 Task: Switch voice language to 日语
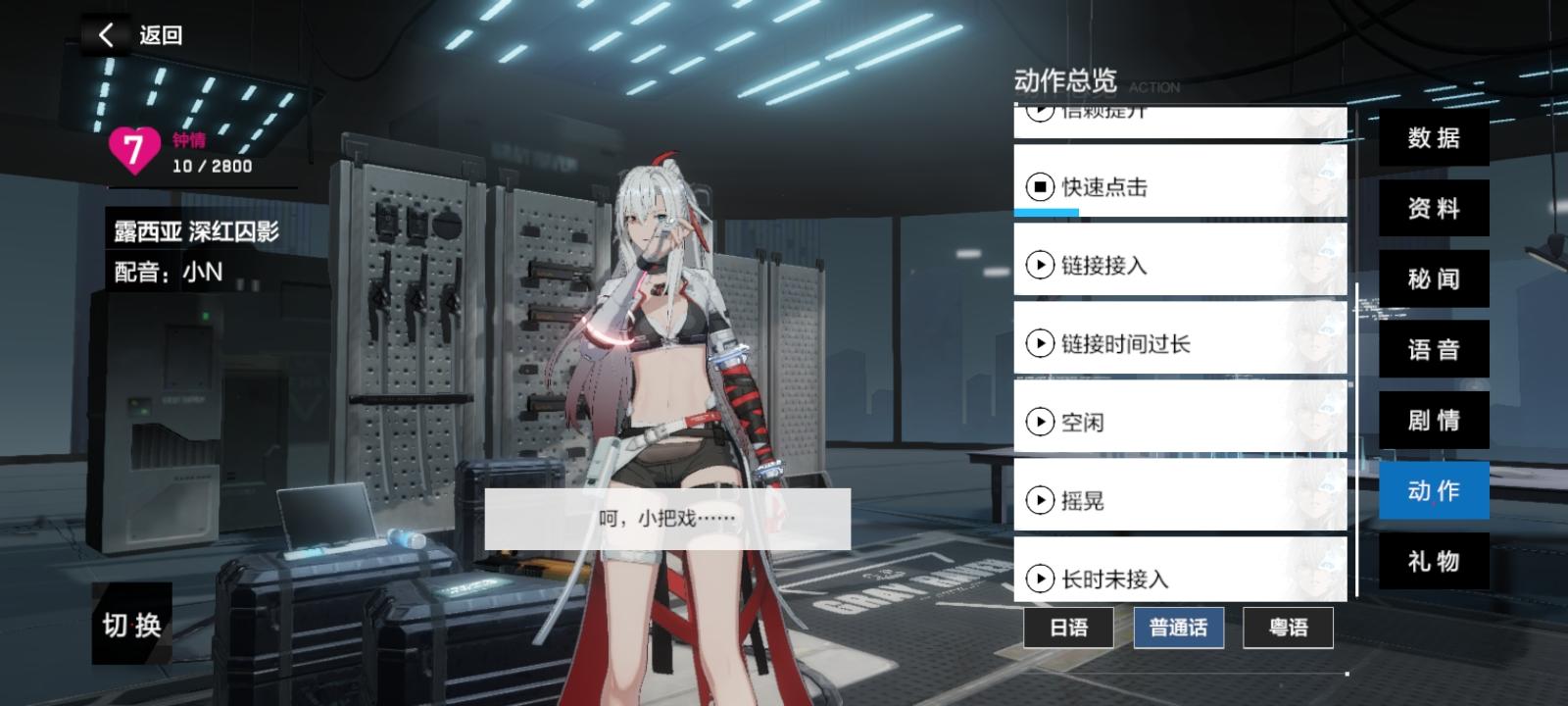point(1067,628)
